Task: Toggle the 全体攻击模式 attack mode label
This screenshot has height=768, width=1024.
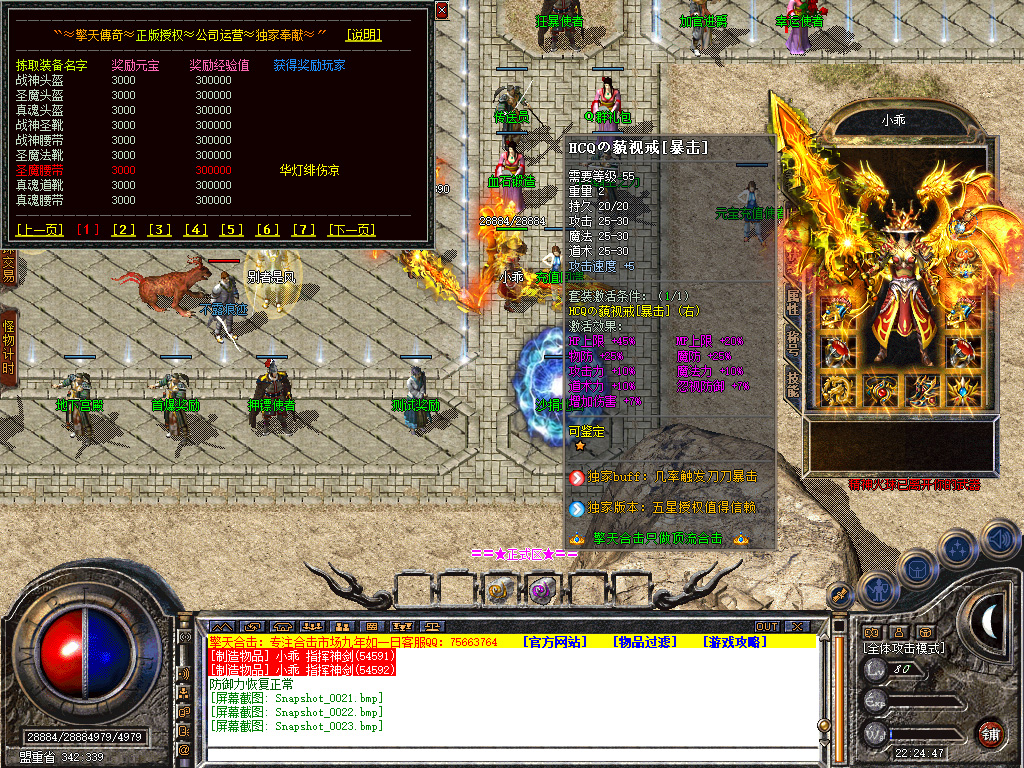Action: tap(904, 648)
